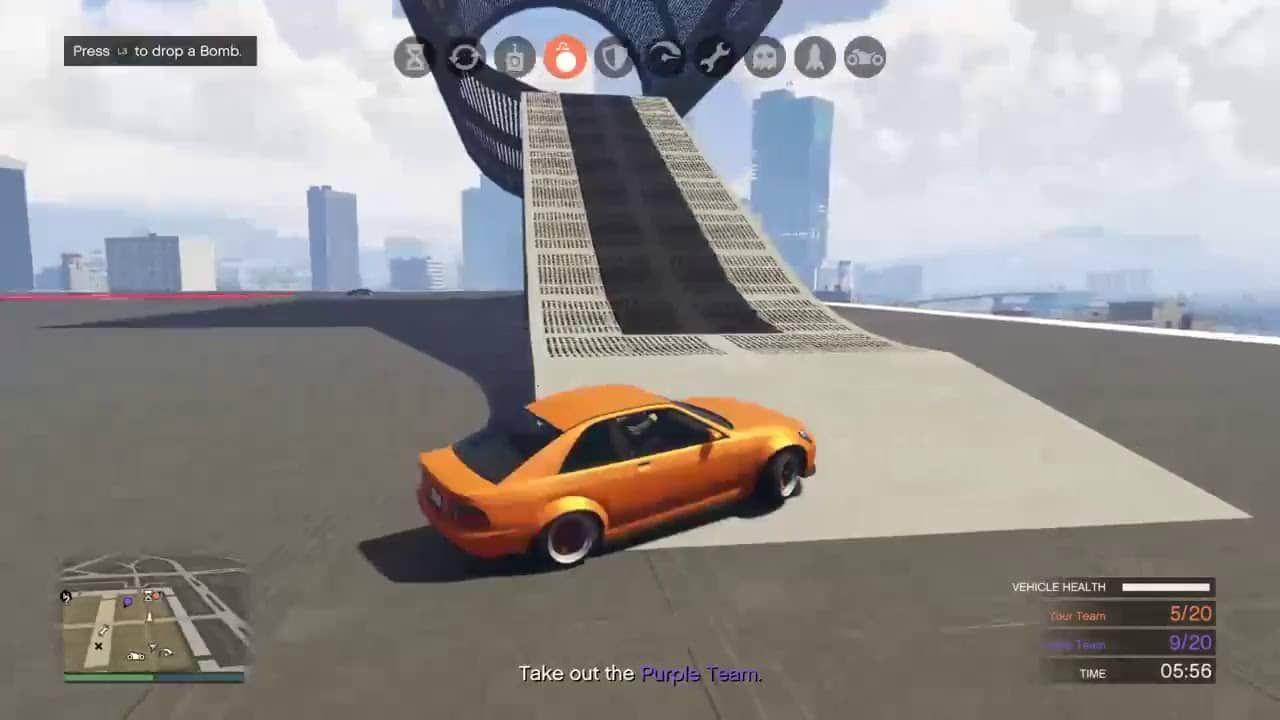The image size is (1280, 720).
Task: Select the wrench repair power-up icon
Action: (714, 57)
